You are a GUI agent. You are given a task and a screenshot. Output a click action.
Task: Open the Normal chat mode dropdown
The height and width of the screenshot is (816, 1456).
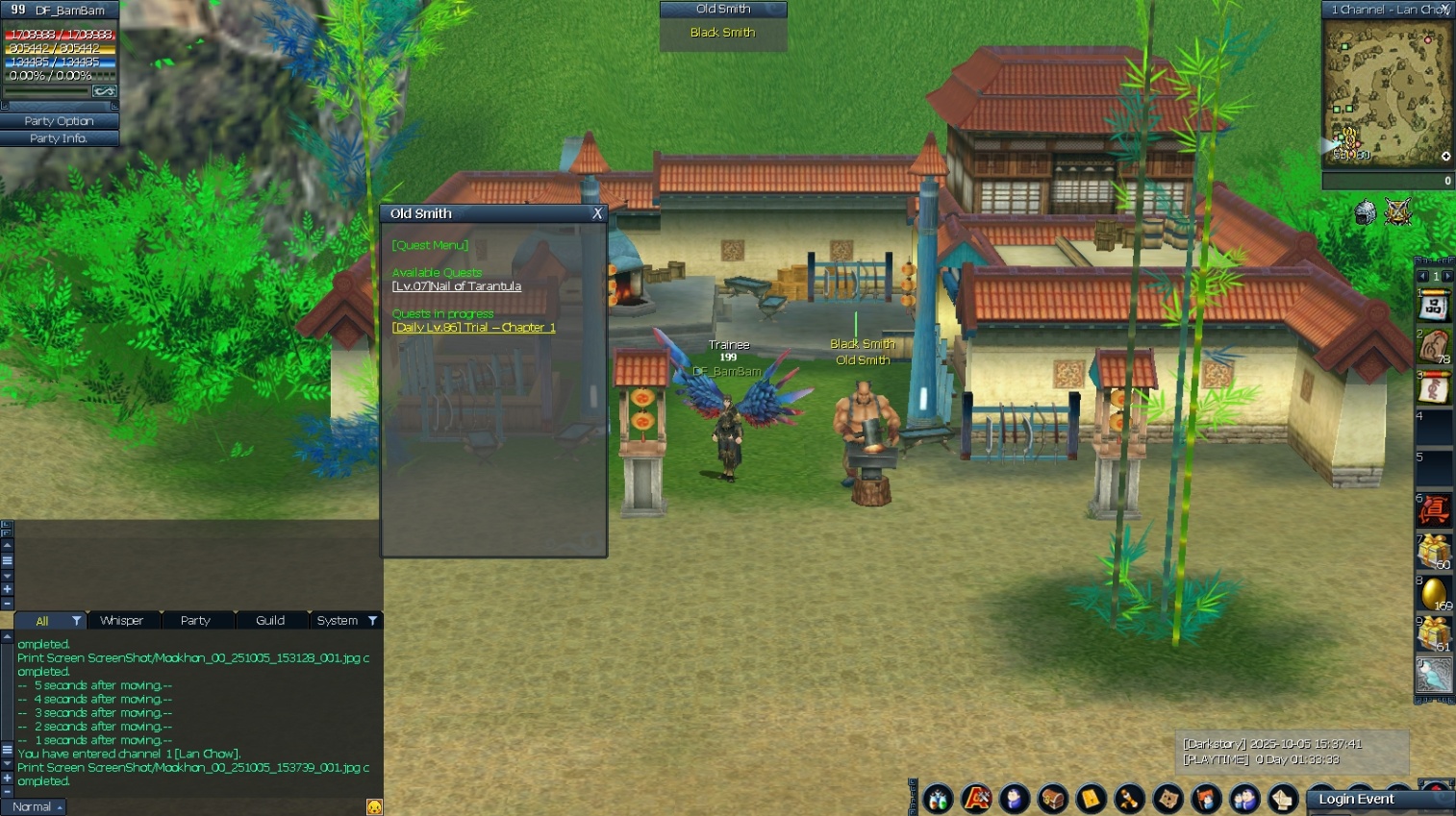[38, 807]
